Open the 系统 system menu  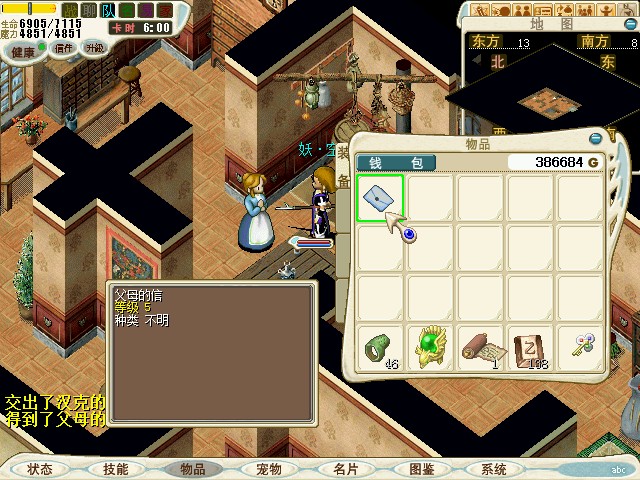tap(494, 468)
